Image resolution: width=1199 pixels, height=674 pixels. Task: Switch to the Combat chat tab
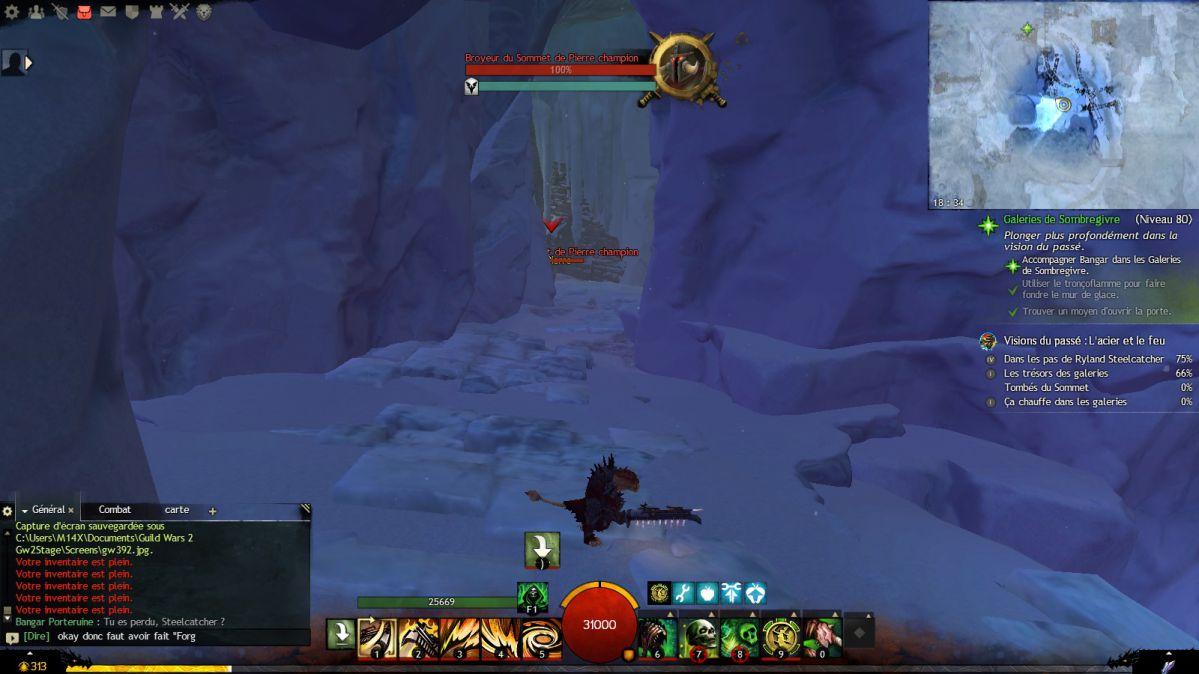point(115,510)
